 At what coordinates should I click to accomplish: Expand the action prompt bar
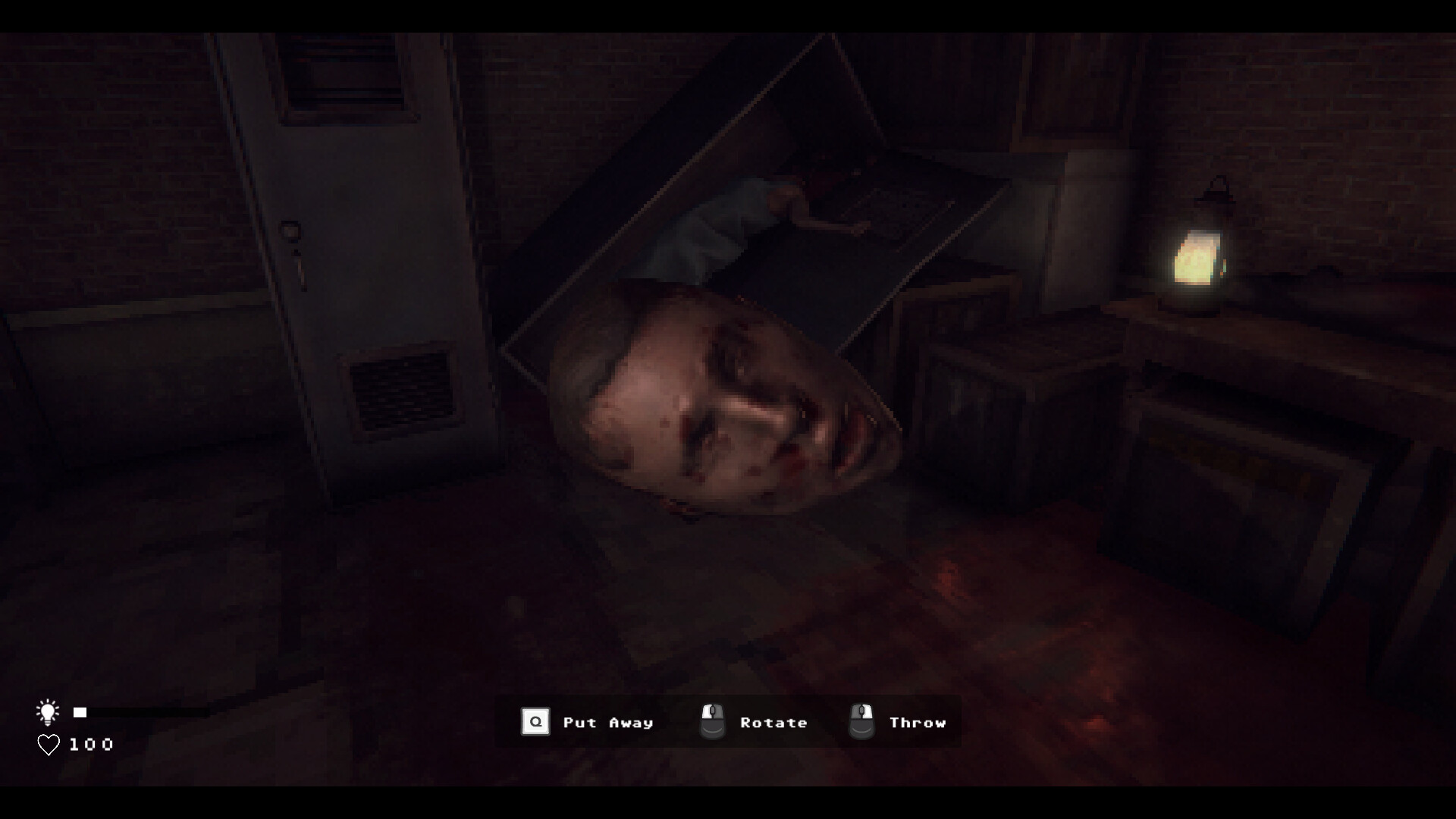tap(728, 721)
